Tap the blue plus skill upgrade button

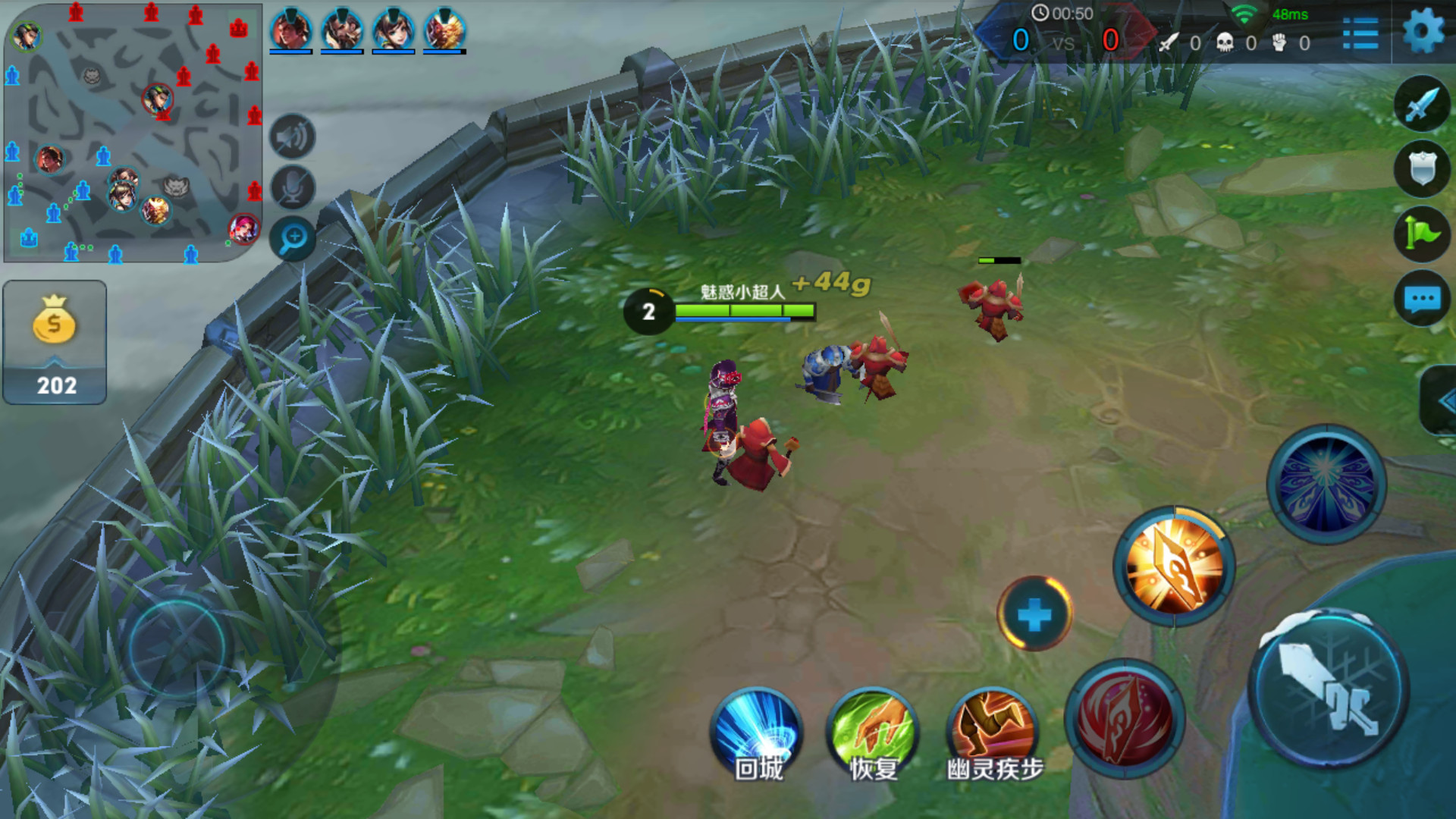(x=1034, y=614)
